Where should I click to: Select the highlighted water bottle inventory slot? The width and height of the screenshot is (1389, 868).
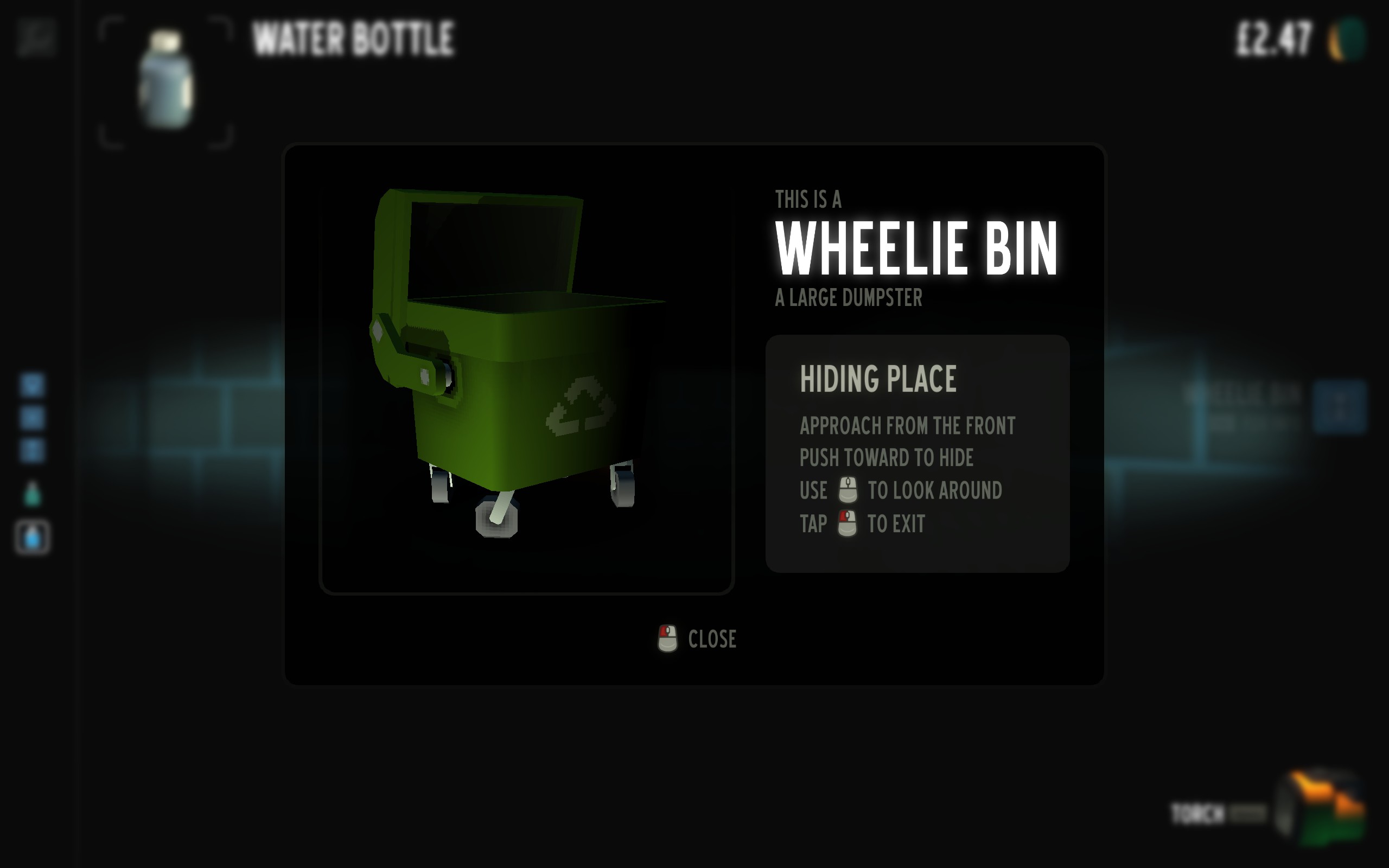pos(33,538)
